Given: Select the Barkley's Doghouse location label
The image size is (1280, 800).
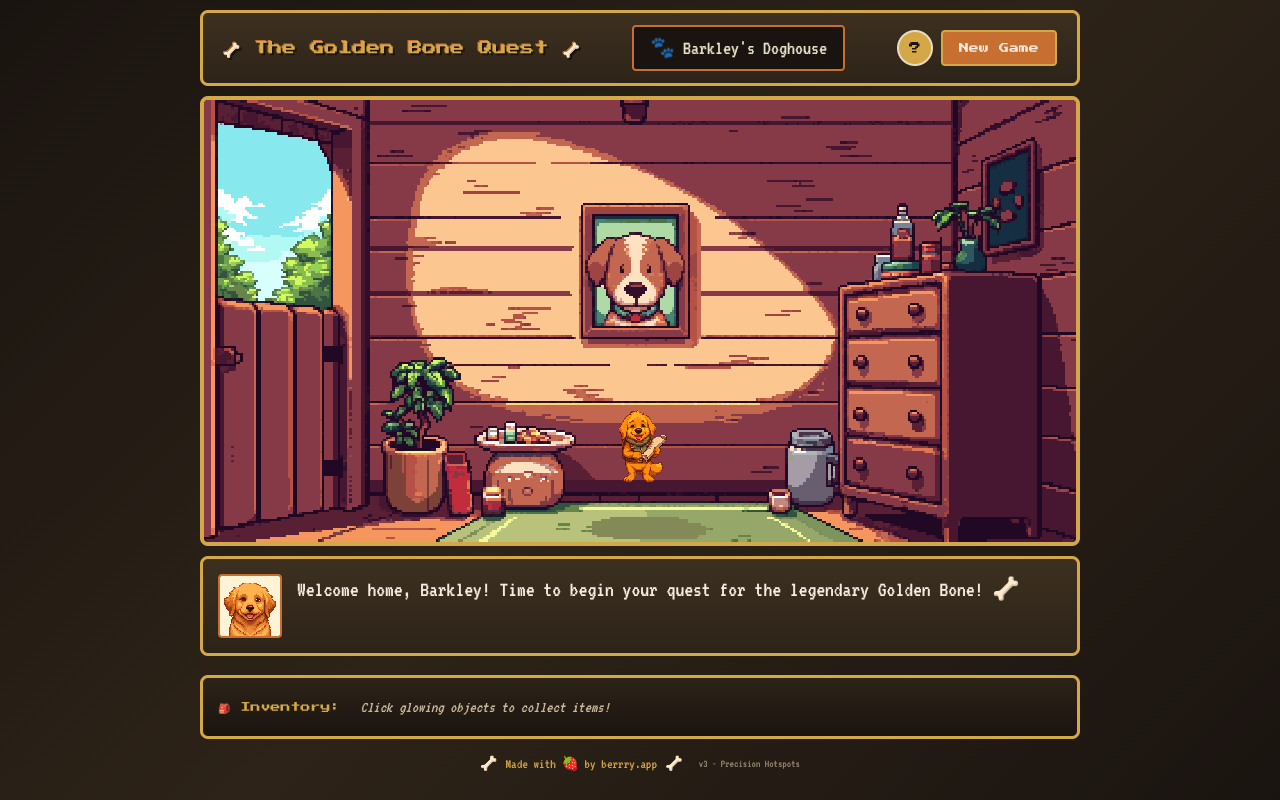Looking at the screenshot, I should click(738, 48).
